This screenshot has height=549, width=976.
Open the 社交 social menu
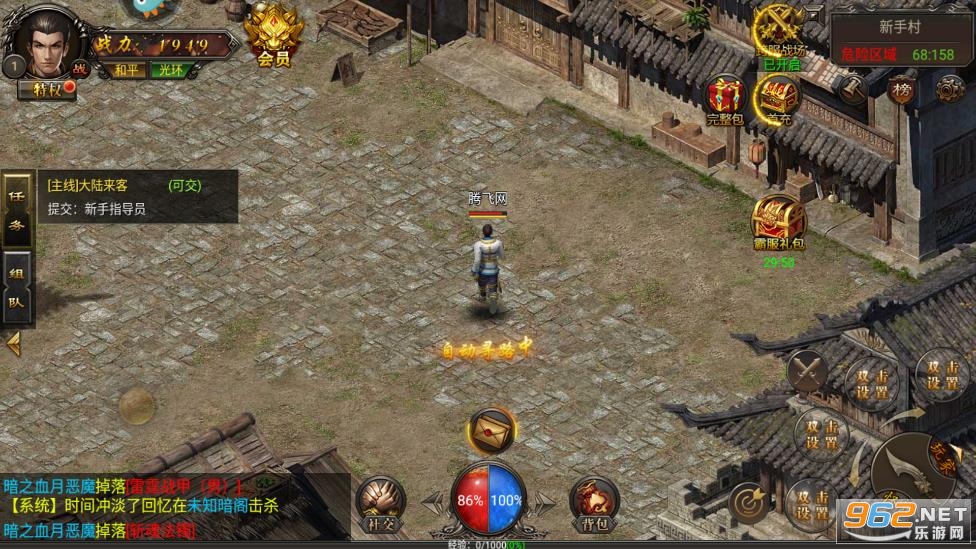point(381,499)
